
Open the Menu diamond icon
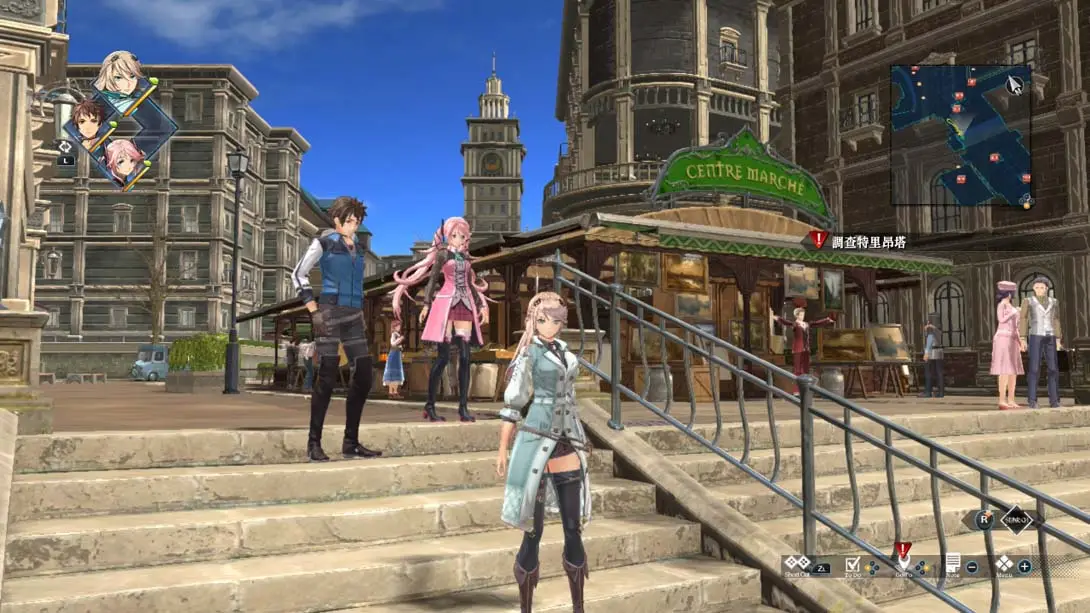pos(1004,565)
